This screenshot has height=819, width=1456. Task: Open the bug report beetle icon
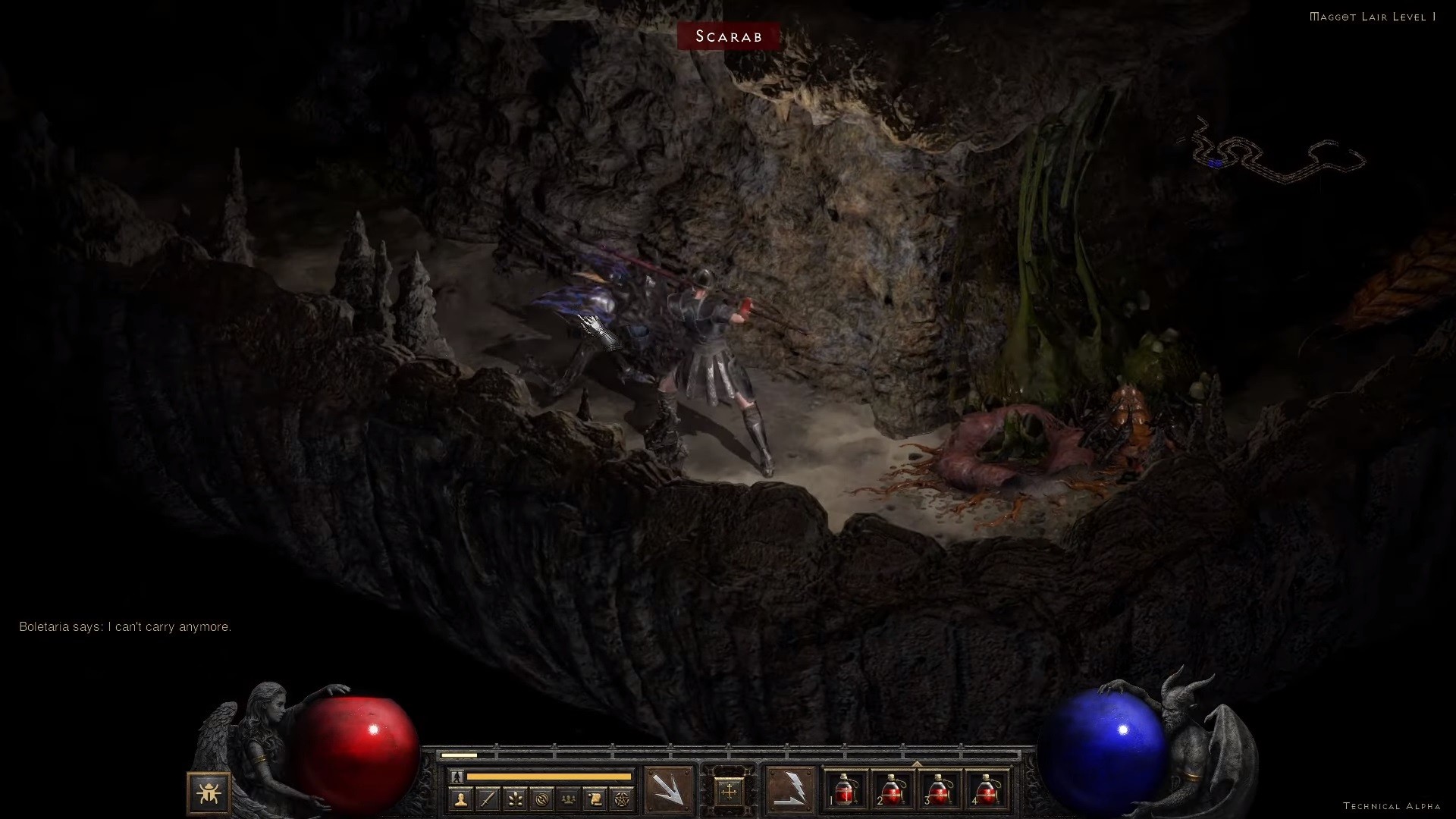(x=208, y=793)
